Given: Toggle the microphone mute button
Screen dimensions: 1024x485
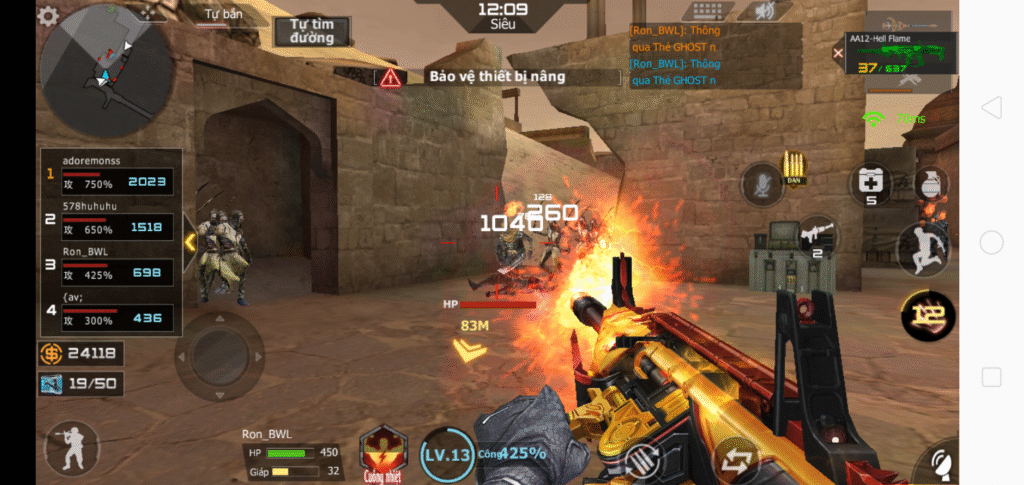Looking at the screenshot, I should pyautogui.click(x=760, y=184).
